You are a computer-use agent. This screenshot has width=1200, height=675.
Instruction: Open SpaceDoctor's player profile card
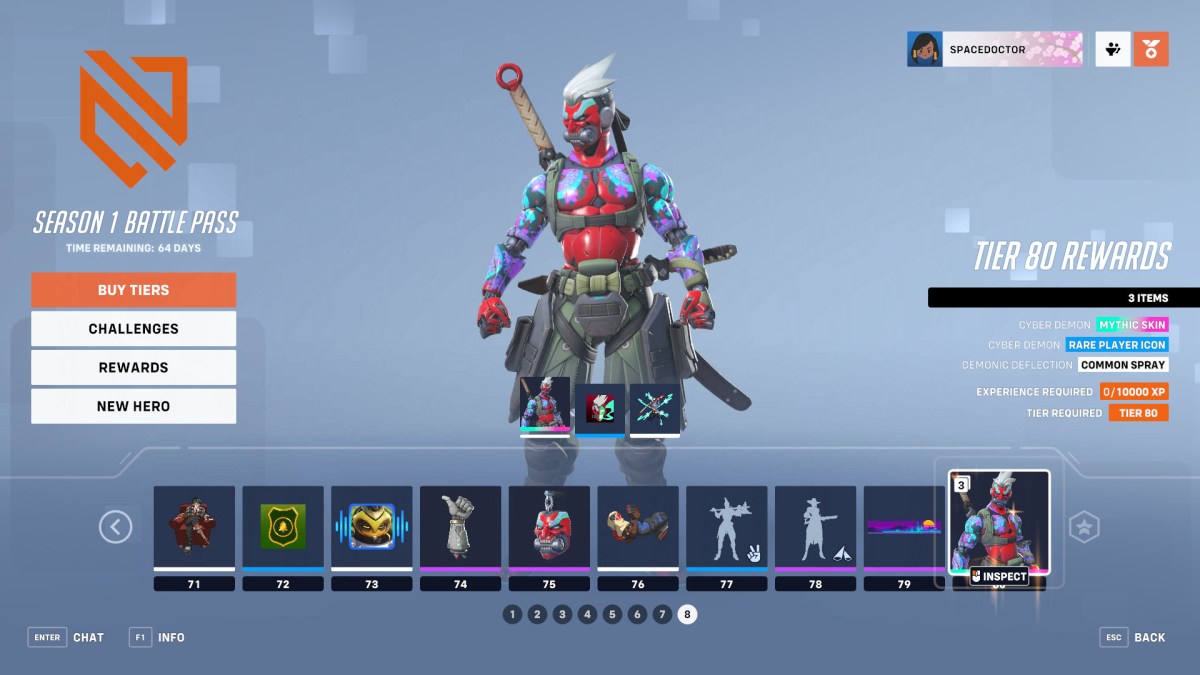pyautogui.click(x=995, y=49)
